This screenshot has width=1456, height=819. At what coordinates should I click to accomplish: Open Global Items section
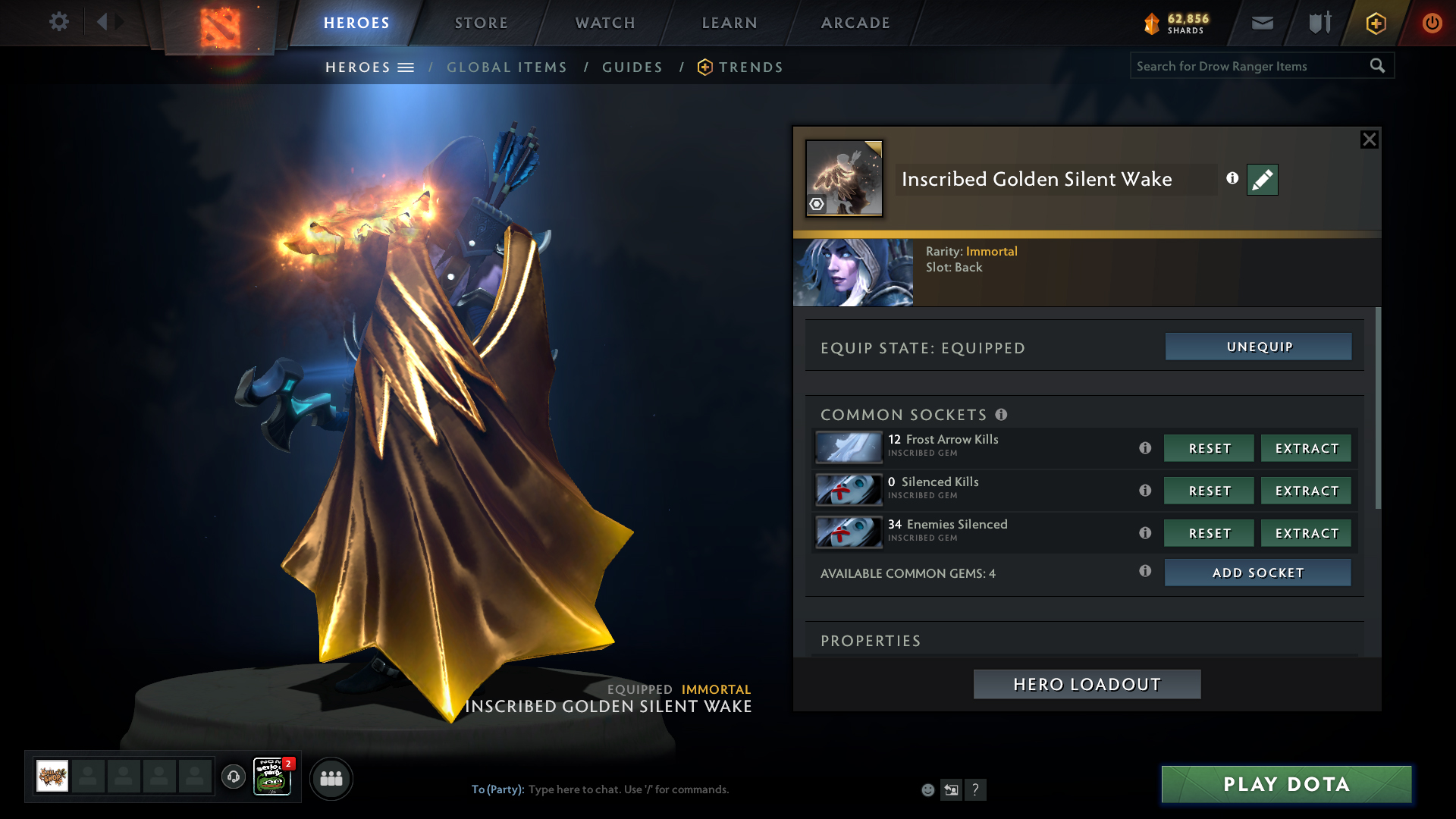point(507,67)
